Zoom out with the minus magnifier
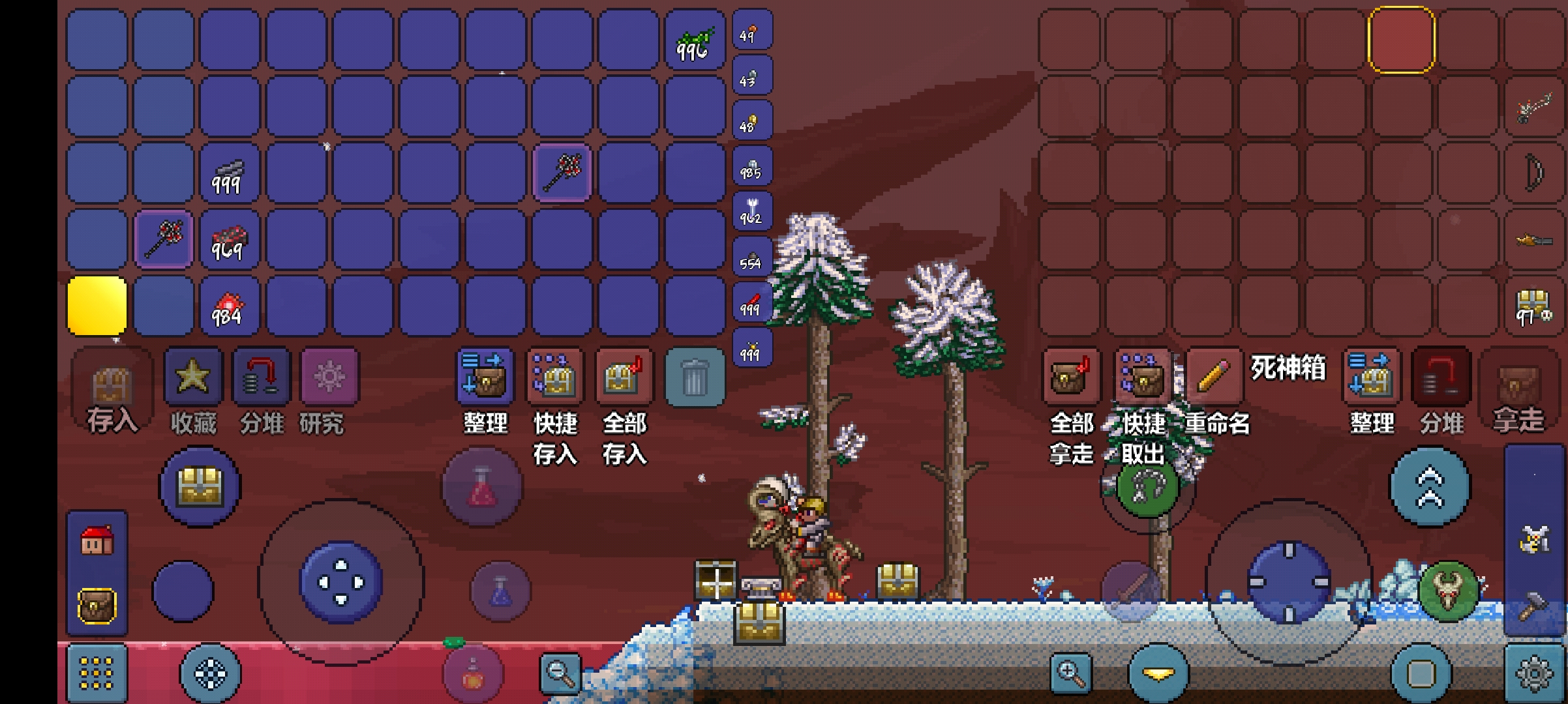This screenshot has height=704, width=1568. (x=560, y=673)
